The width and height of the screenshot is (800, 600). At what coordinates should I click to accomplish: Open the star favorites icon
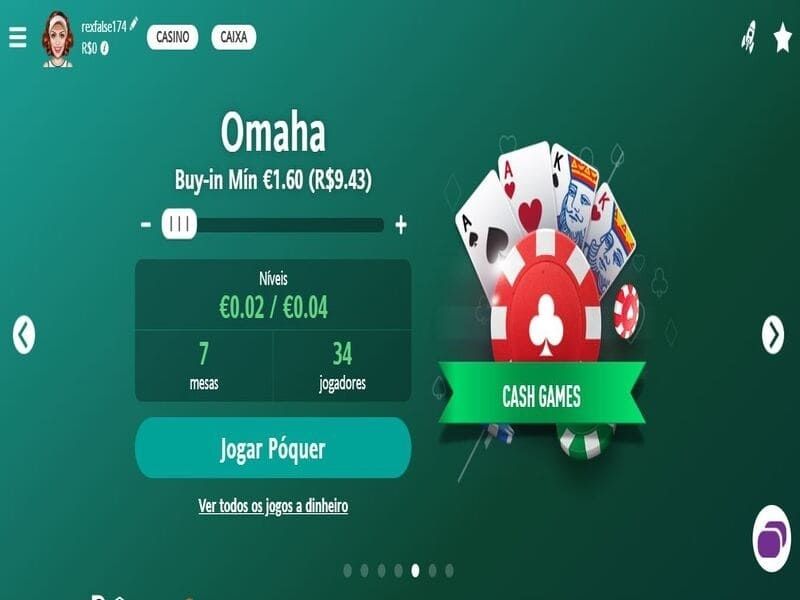coord(782,38)
